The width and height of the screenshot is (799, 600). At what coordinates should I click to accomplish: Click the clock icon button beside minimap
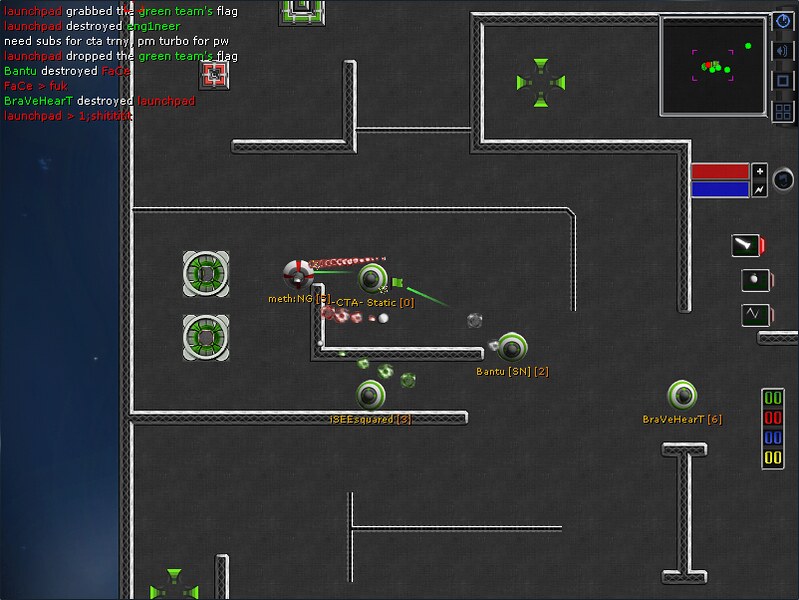[784, 20]
